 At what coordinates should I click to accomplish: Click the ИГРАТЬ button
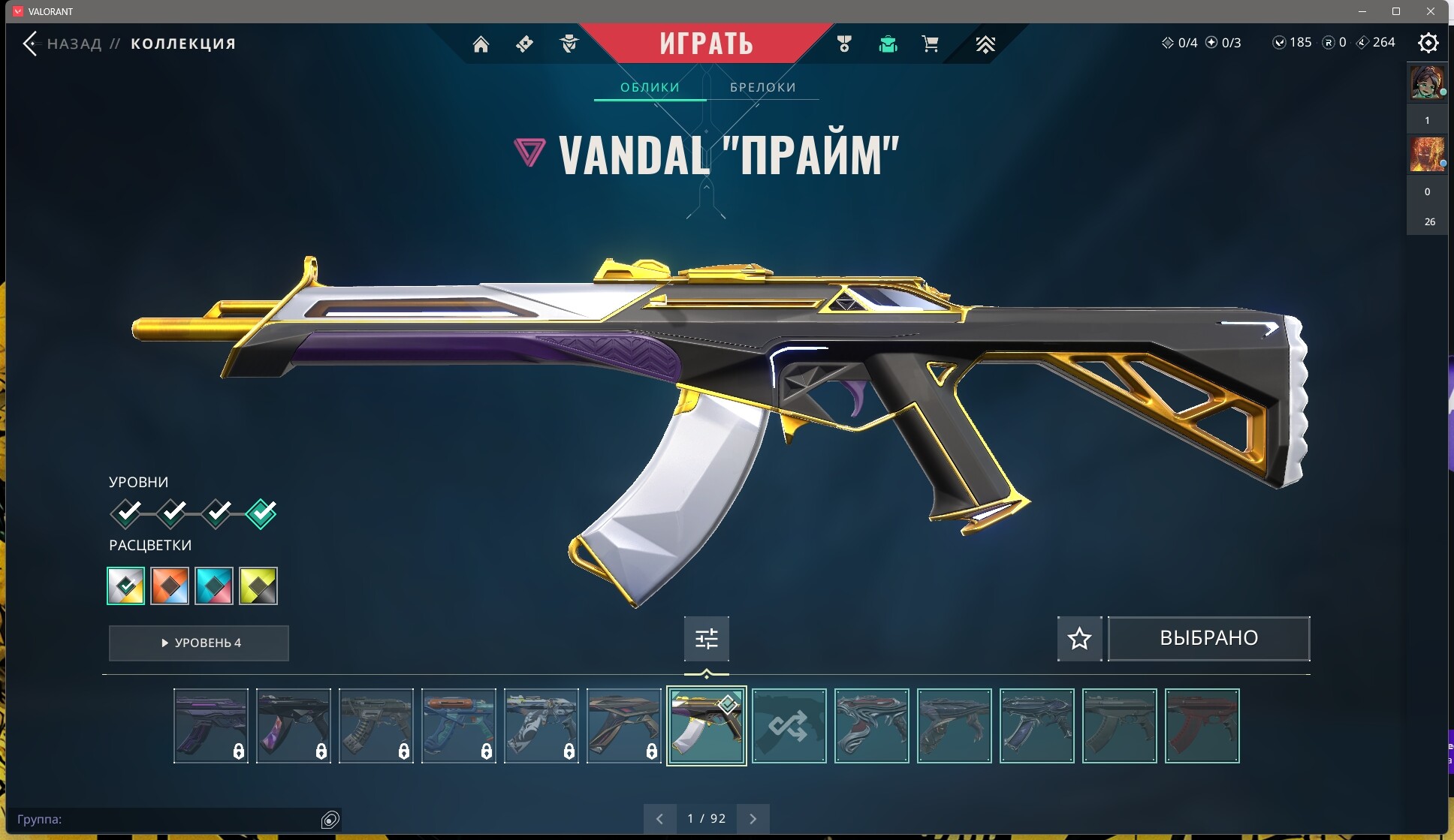click(707, 43)
